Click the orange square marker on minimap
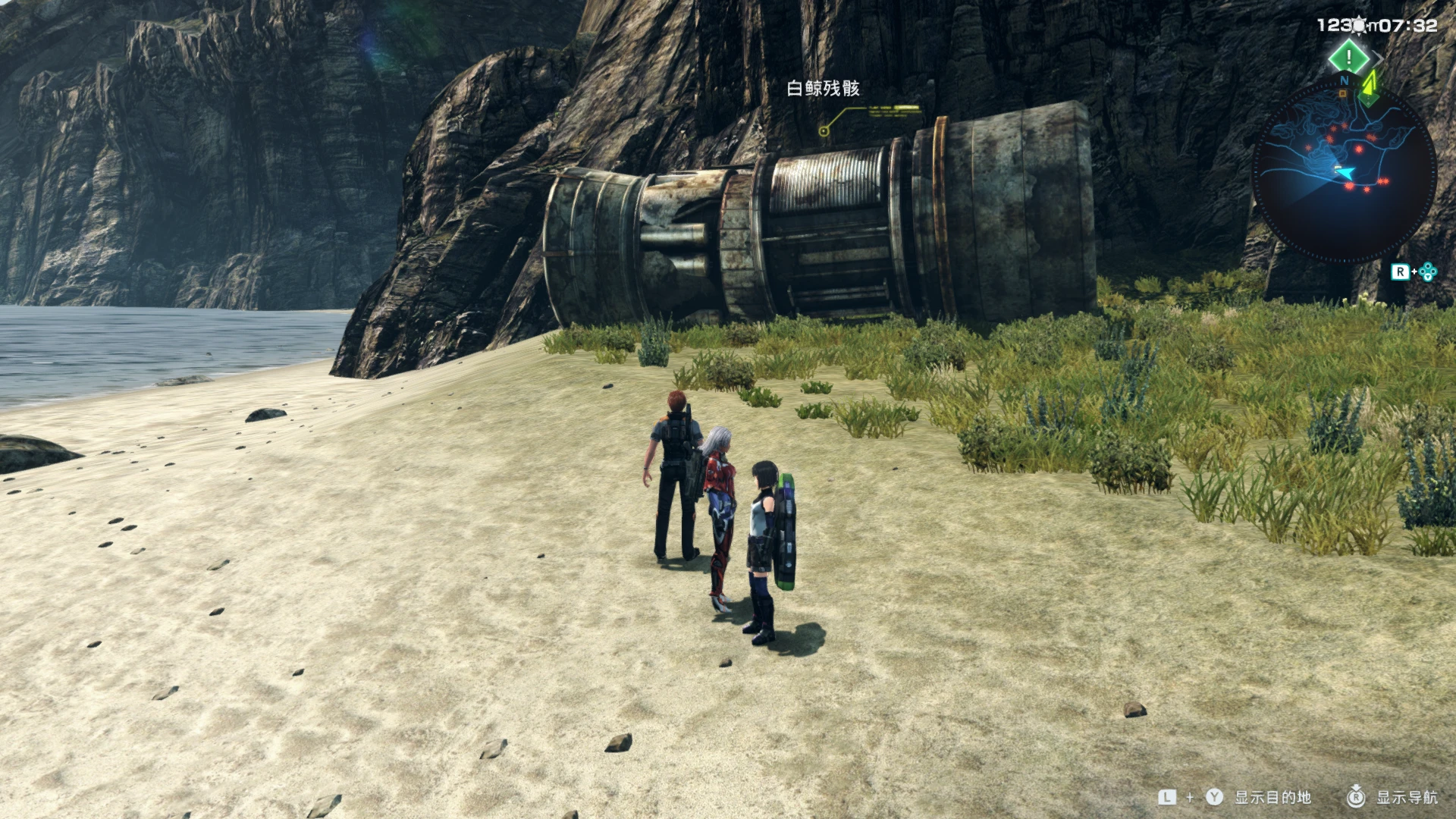The image size is (1456, 819). [x=1343, y=94]
